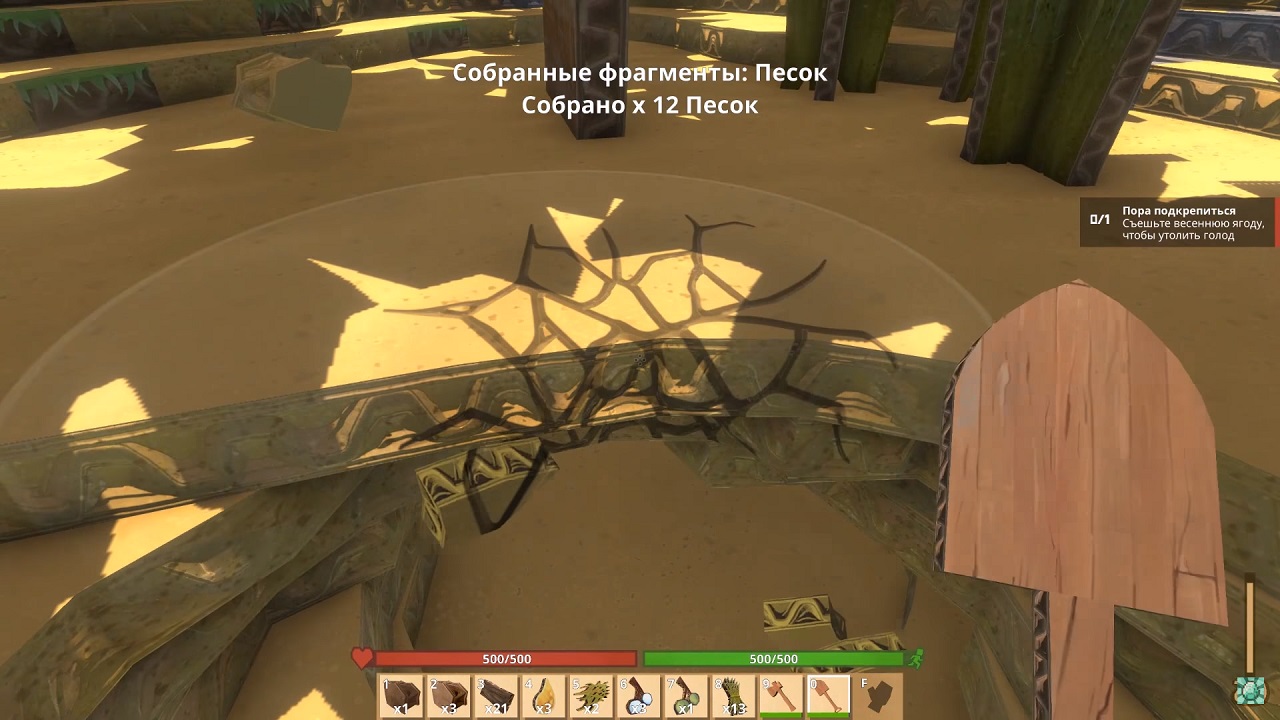This screenshot has height=720, width=1280.
Task: Select the yellow resin drop slot
Action: [543, 696]
